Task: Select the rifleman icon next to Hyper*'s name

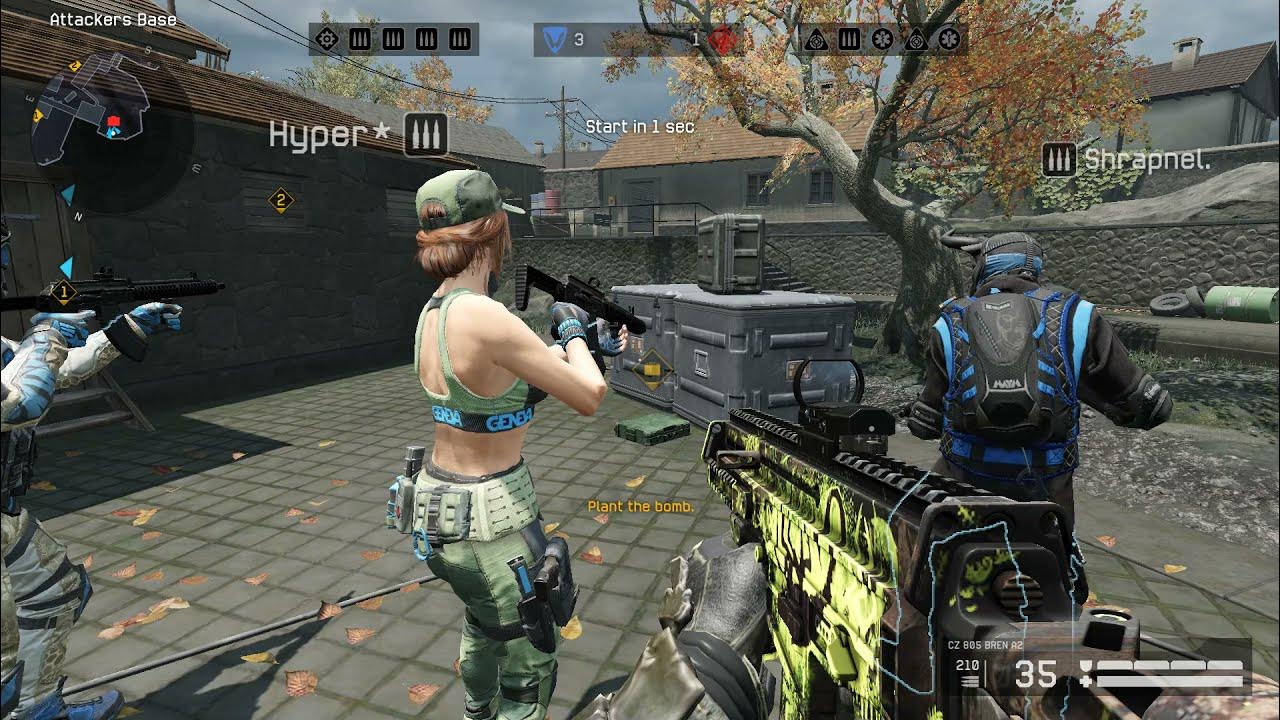Action: click(x=425, y=134)
